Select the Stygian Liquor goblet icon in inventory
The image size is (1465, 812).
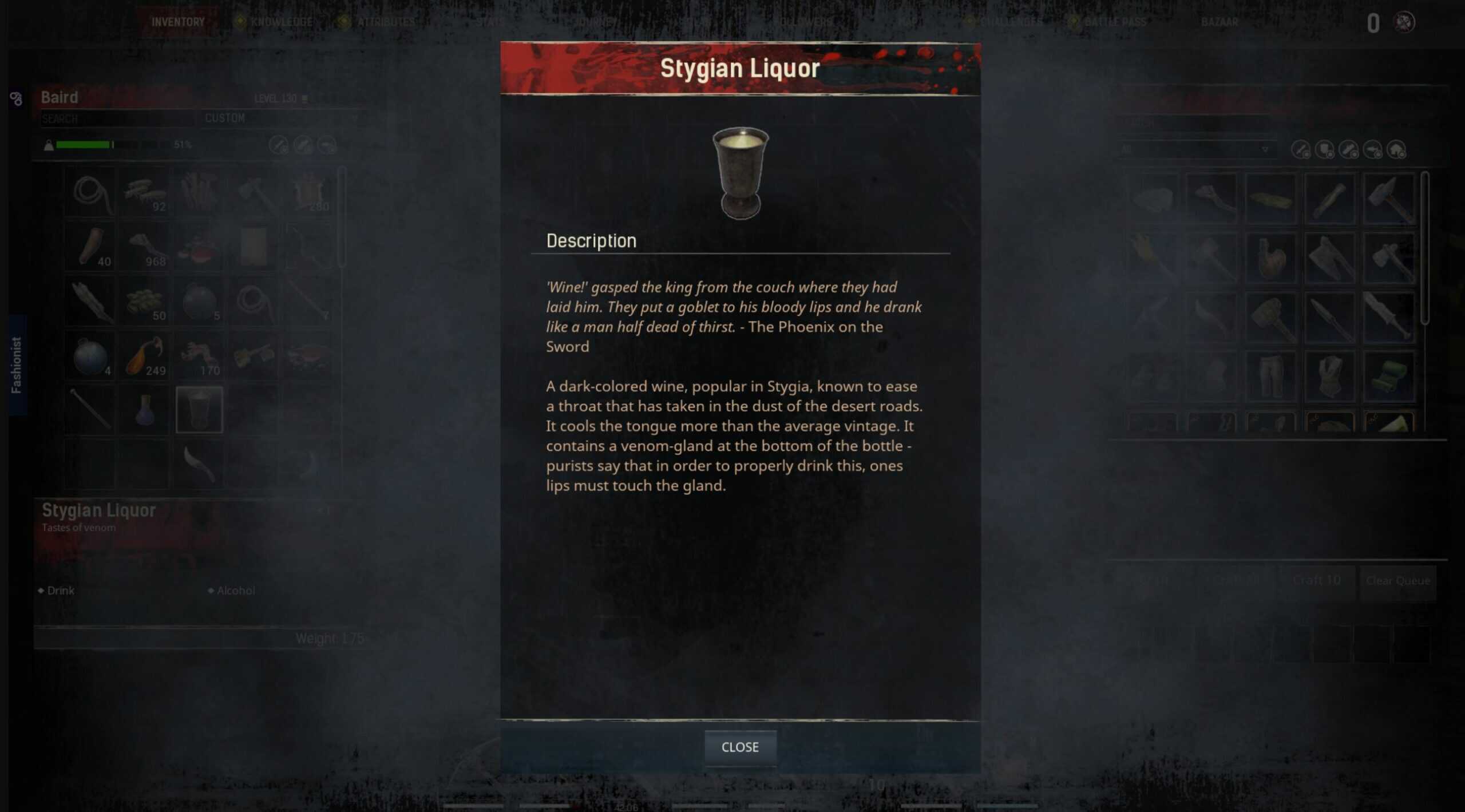[x=199, y=410]
